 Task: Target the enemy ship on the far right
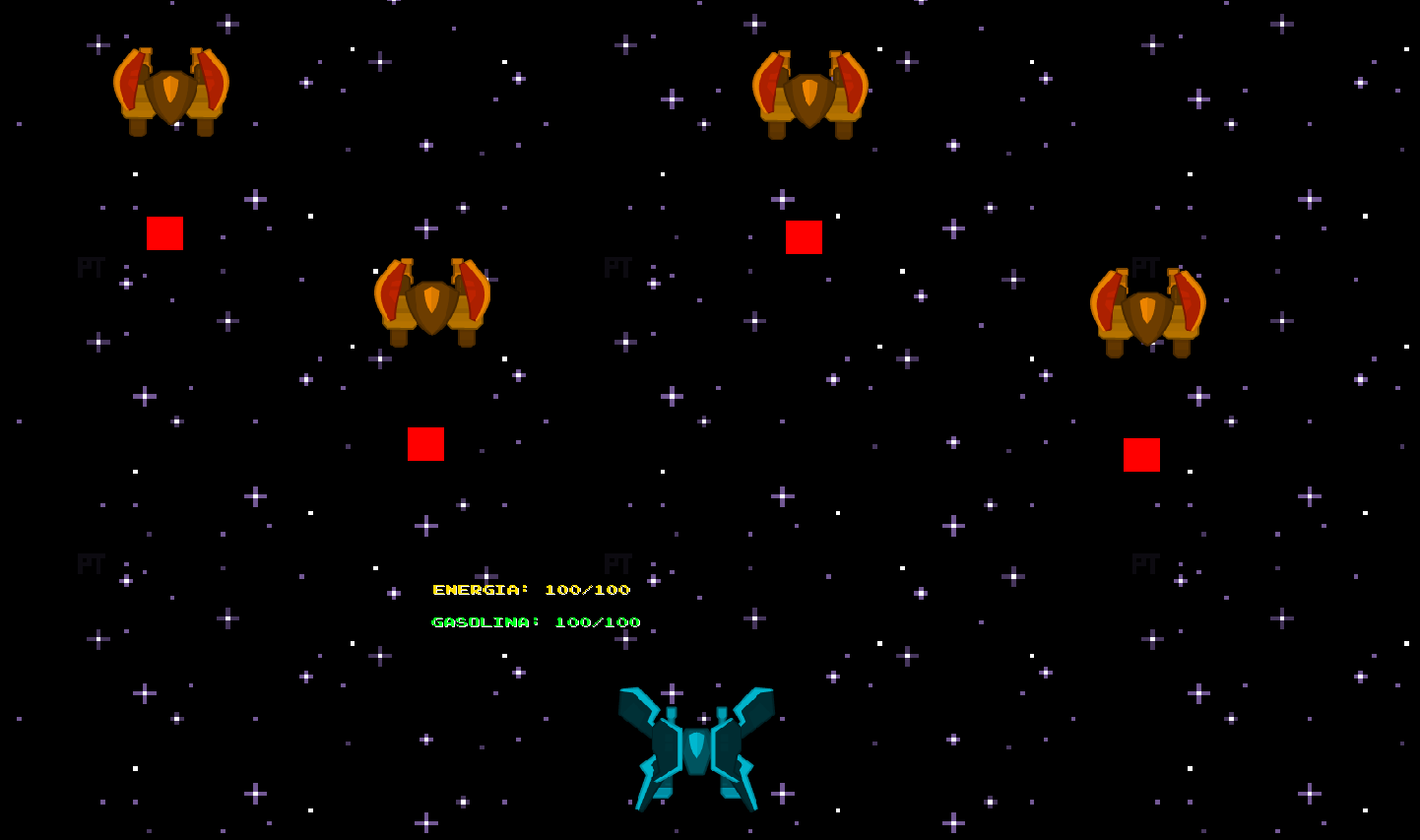(1145, 308)
